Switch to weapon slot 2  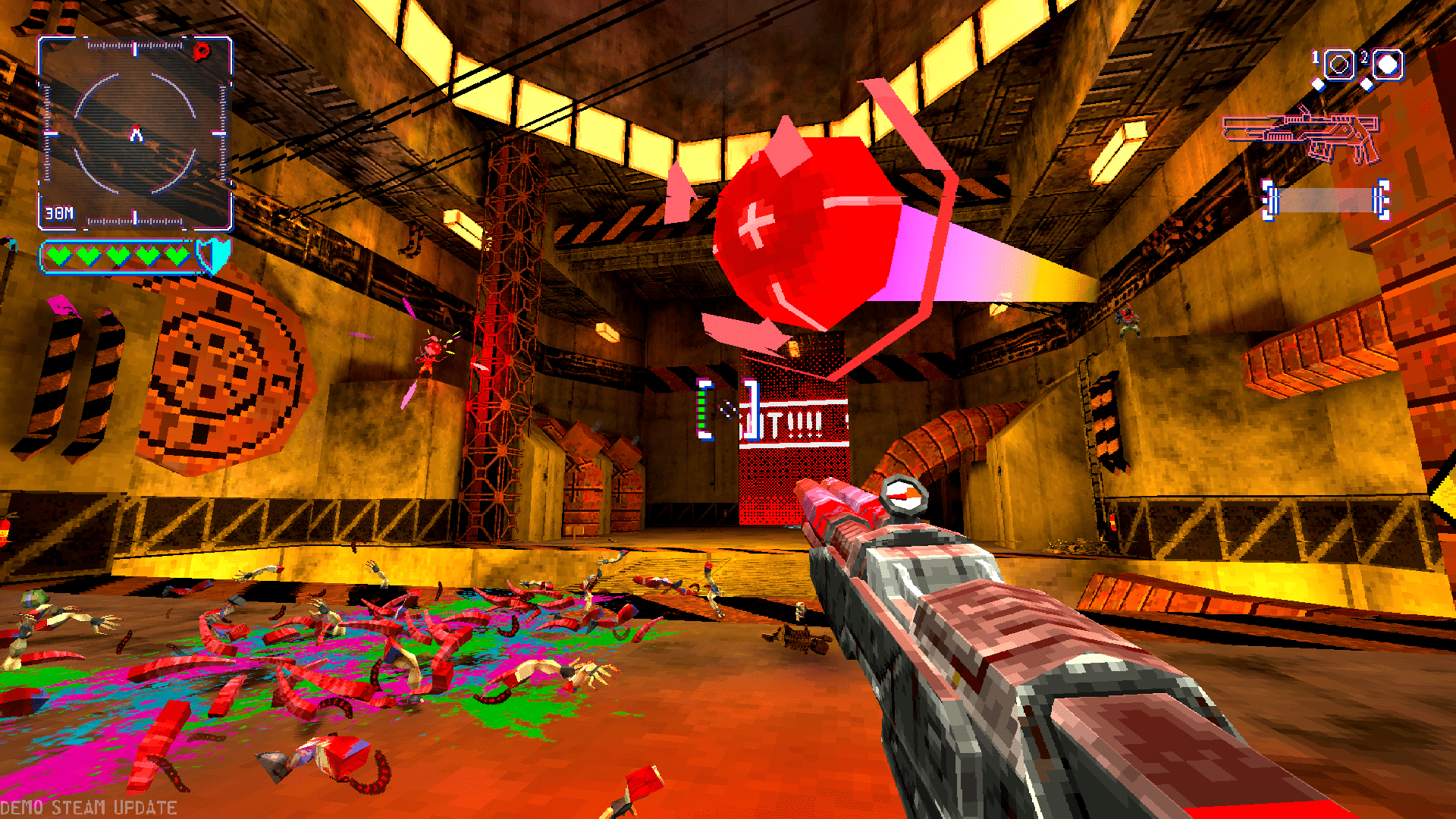pyautogui.click(x=1387, y=65)
